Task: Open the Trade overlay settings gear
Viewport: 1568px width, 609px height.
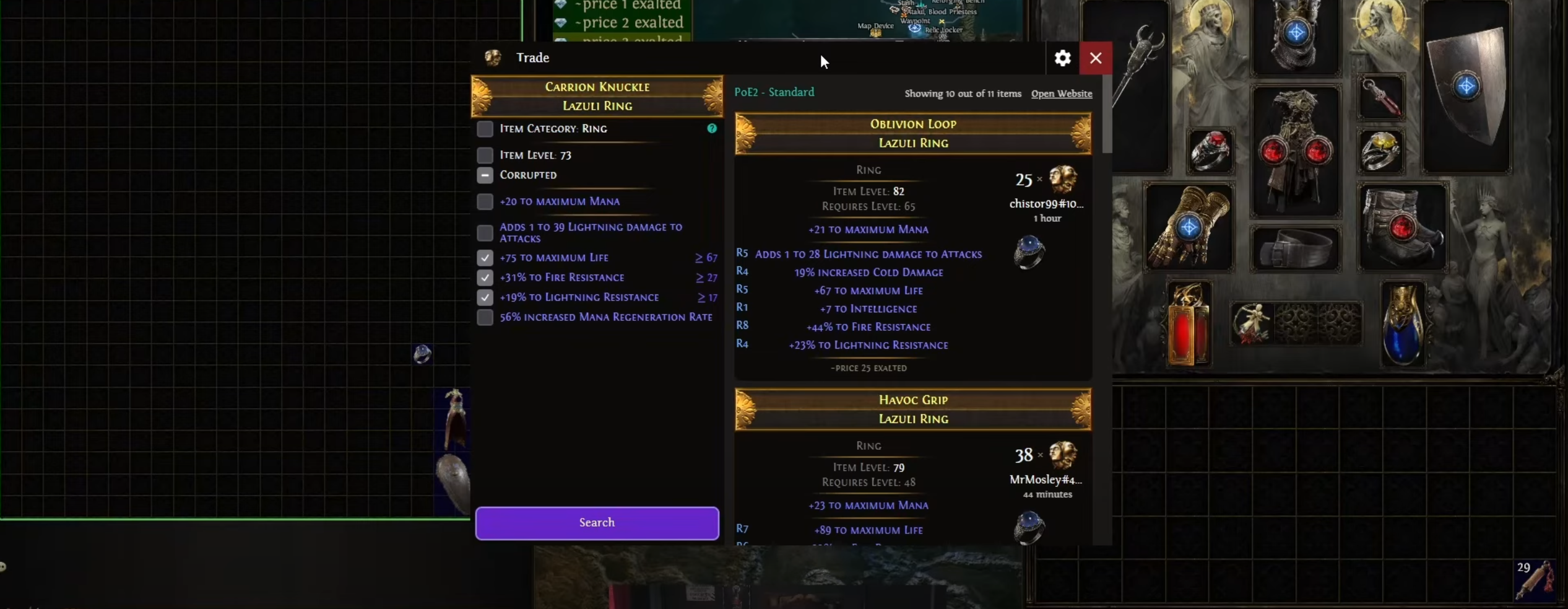Action: (1061, 58)
